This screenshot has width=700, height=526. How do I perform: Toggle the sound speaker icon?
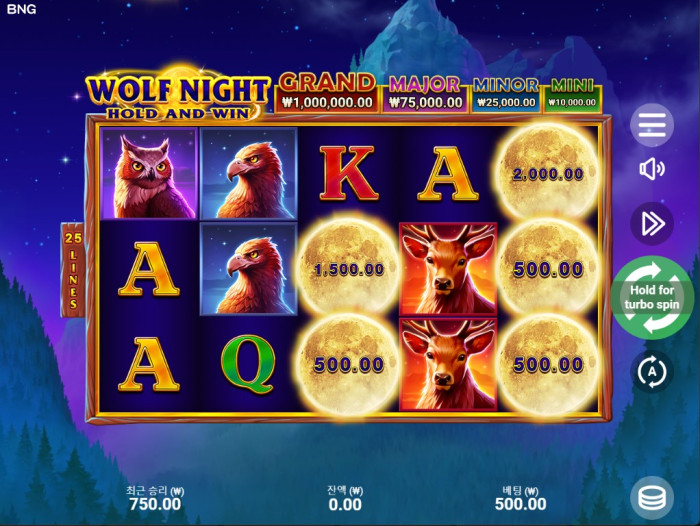[x=652, y=169]
